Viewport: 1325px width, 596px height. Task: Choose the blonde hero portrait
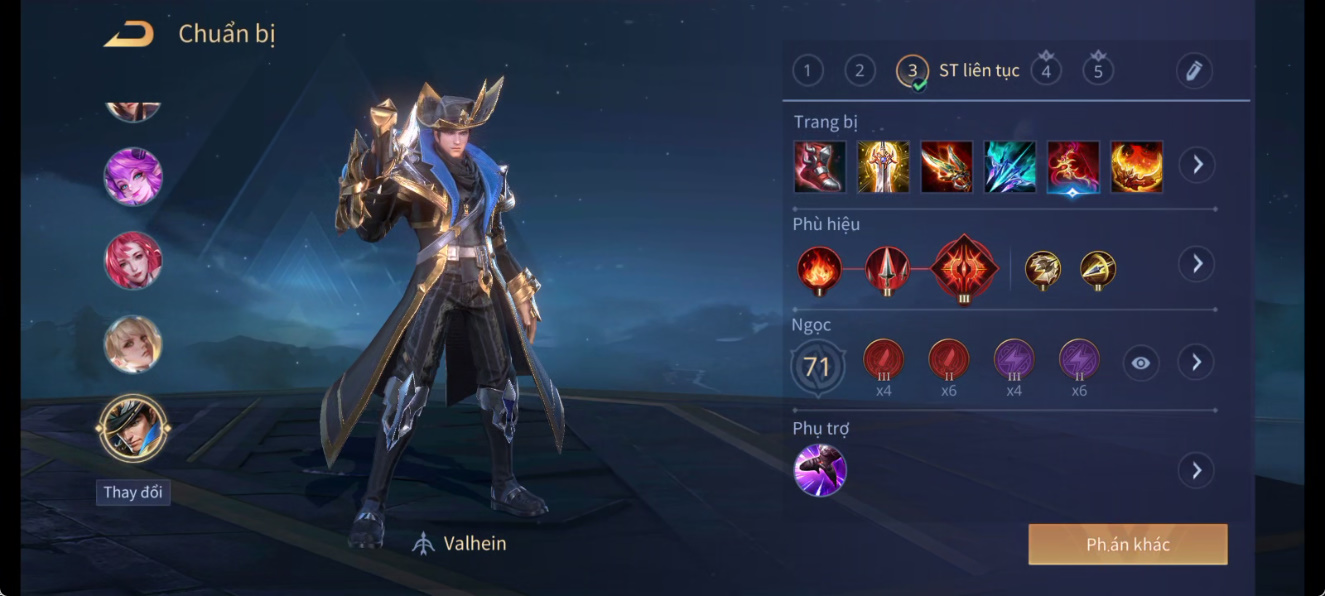133,344
